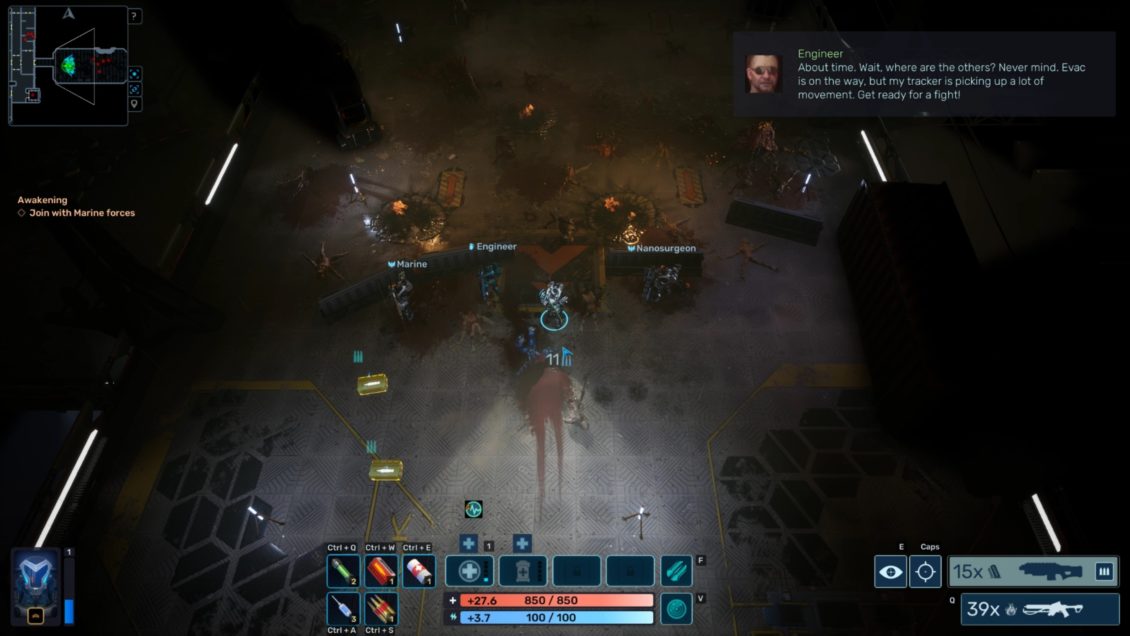Switch to the flamethrower with 39 ammo
Screen dimensions: 1130x636
(x=1040, y=609)
